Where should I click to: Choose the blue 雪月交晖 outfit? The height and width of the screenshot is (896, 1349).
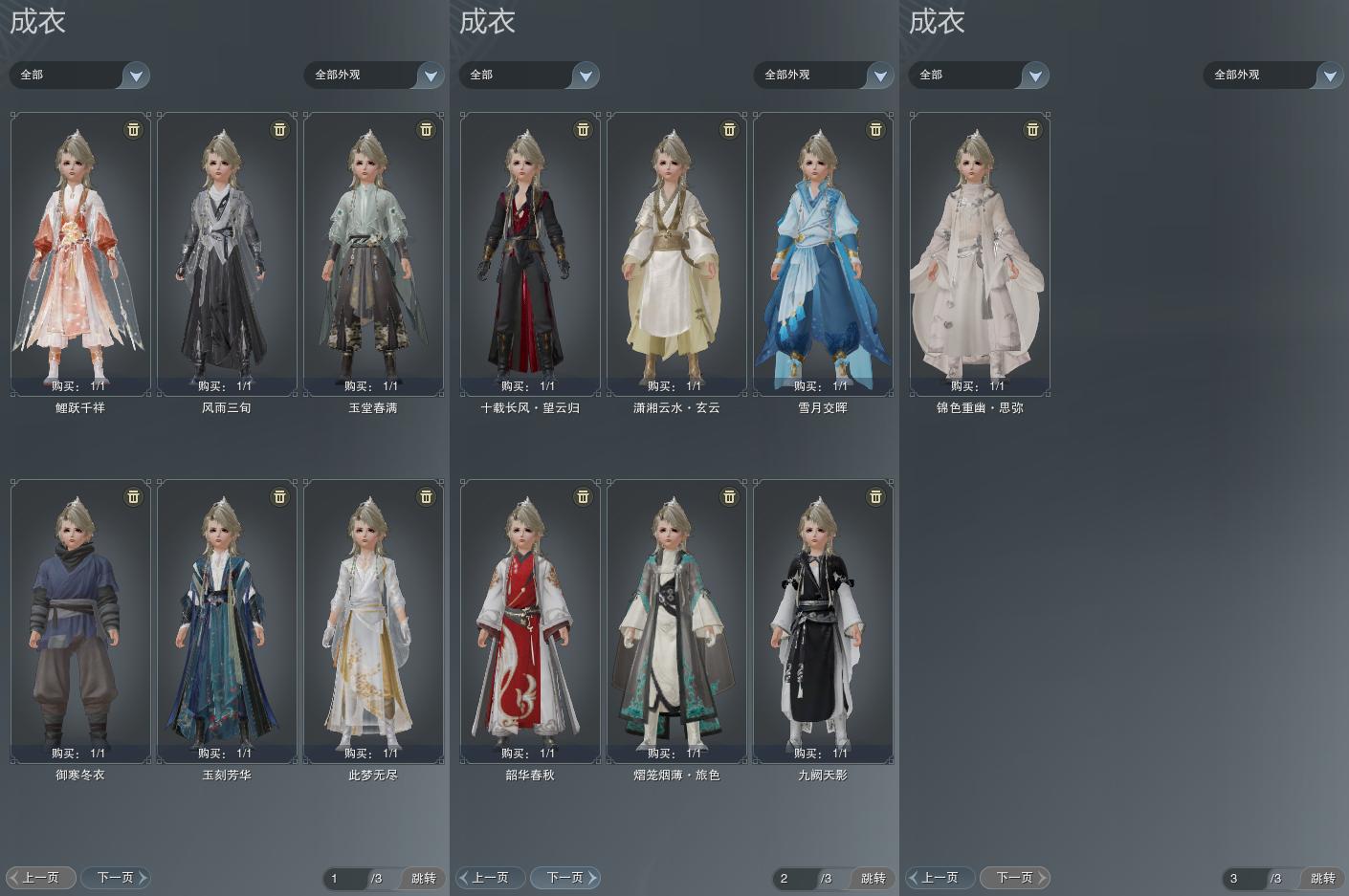(823, 253)
